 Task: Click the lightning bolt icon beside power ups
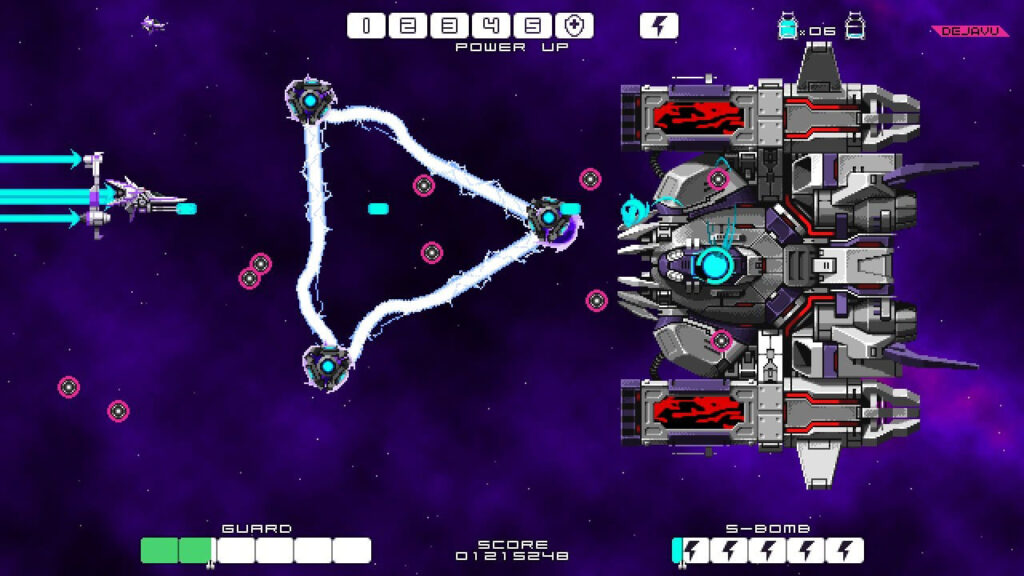point(658,26)
